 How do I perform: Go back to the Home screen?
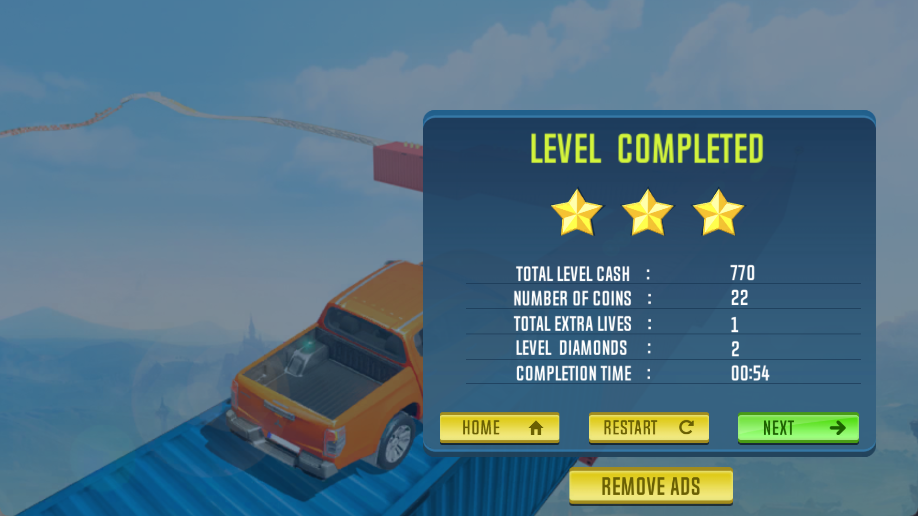point(499,428)
